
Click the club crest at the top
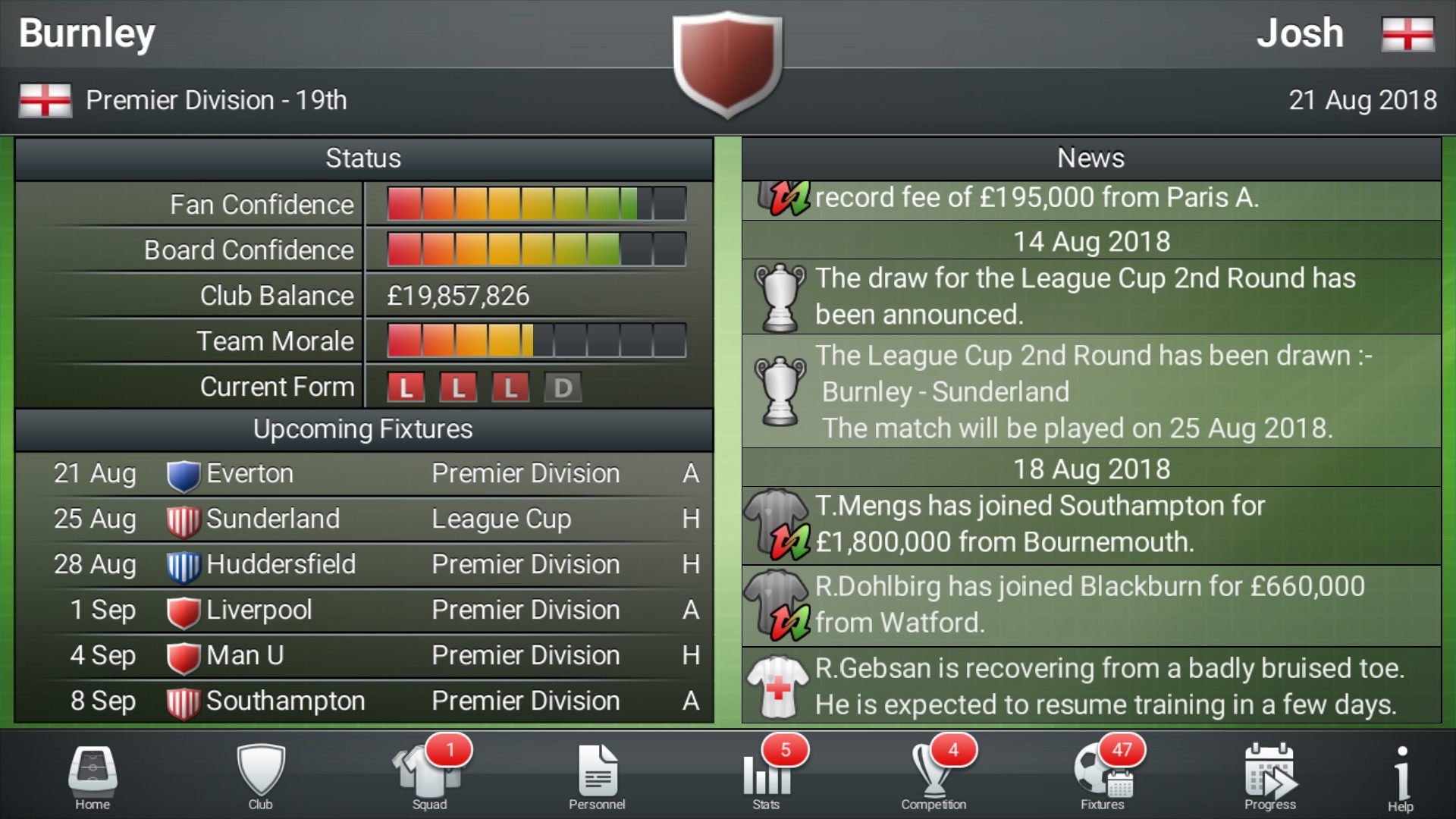click(727, 64)
